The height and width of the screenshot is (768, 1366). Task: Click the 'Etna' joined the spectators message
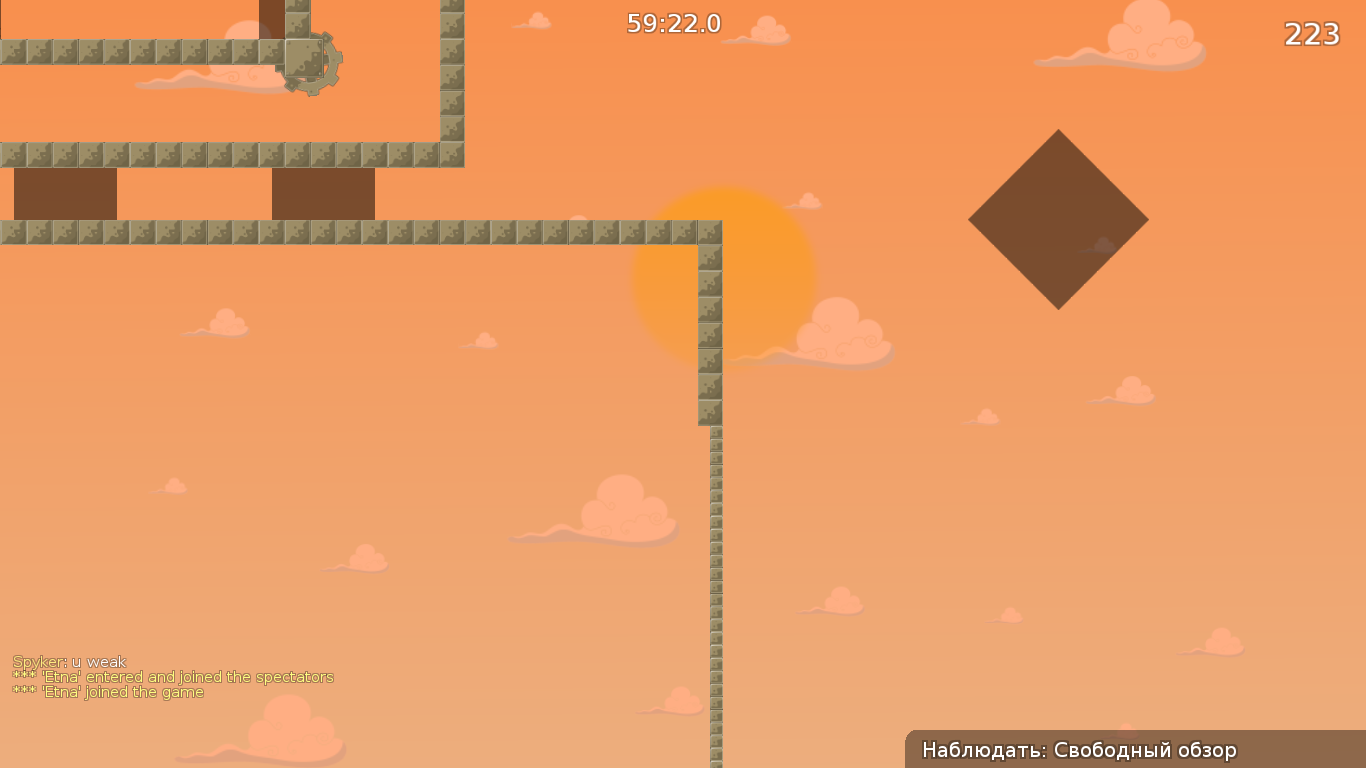click(x=174, y=676)
